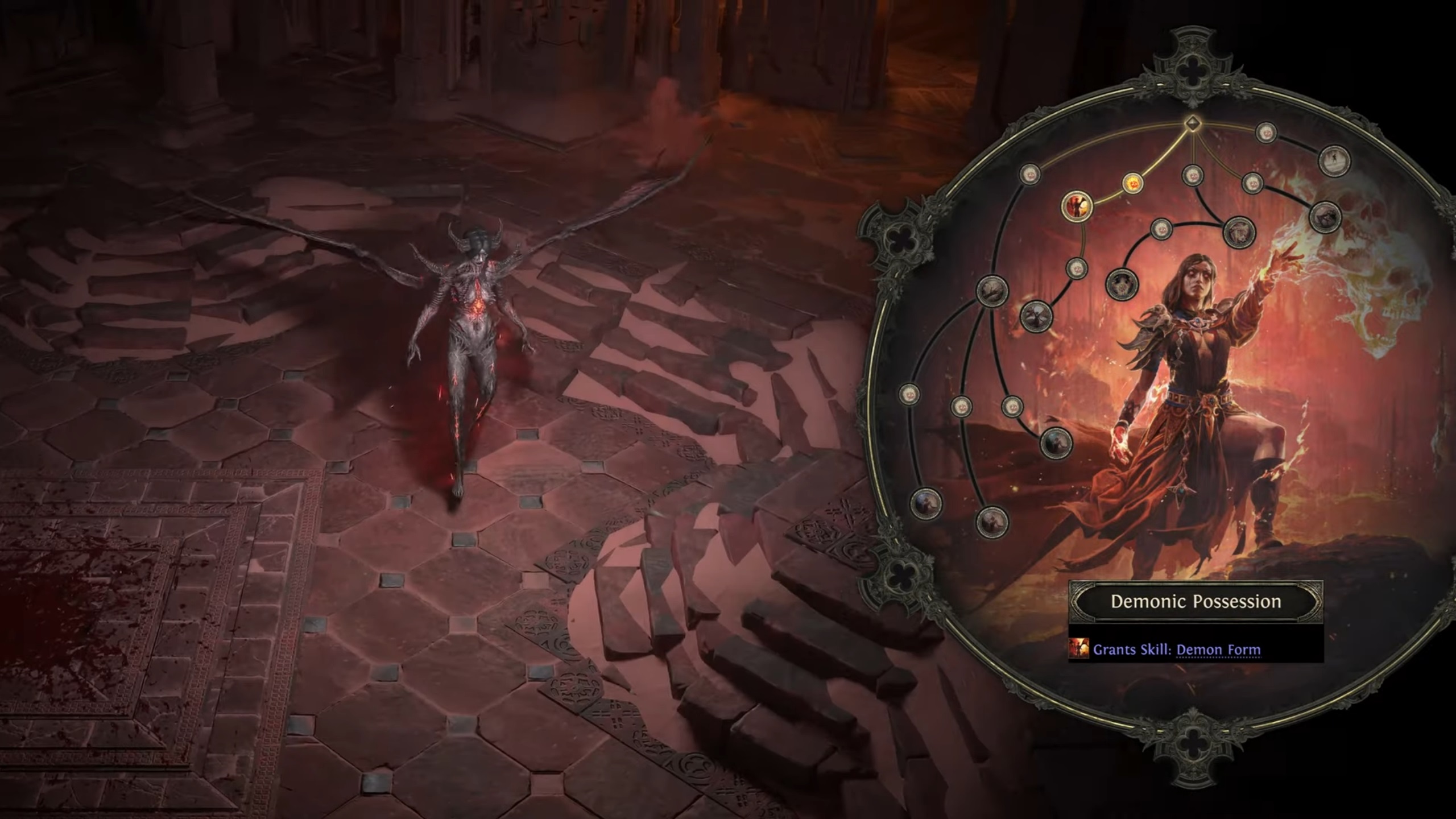Toggle allocation of the node linked to the start
The height and width of the screenshot is (819, 1456).
1133,183
